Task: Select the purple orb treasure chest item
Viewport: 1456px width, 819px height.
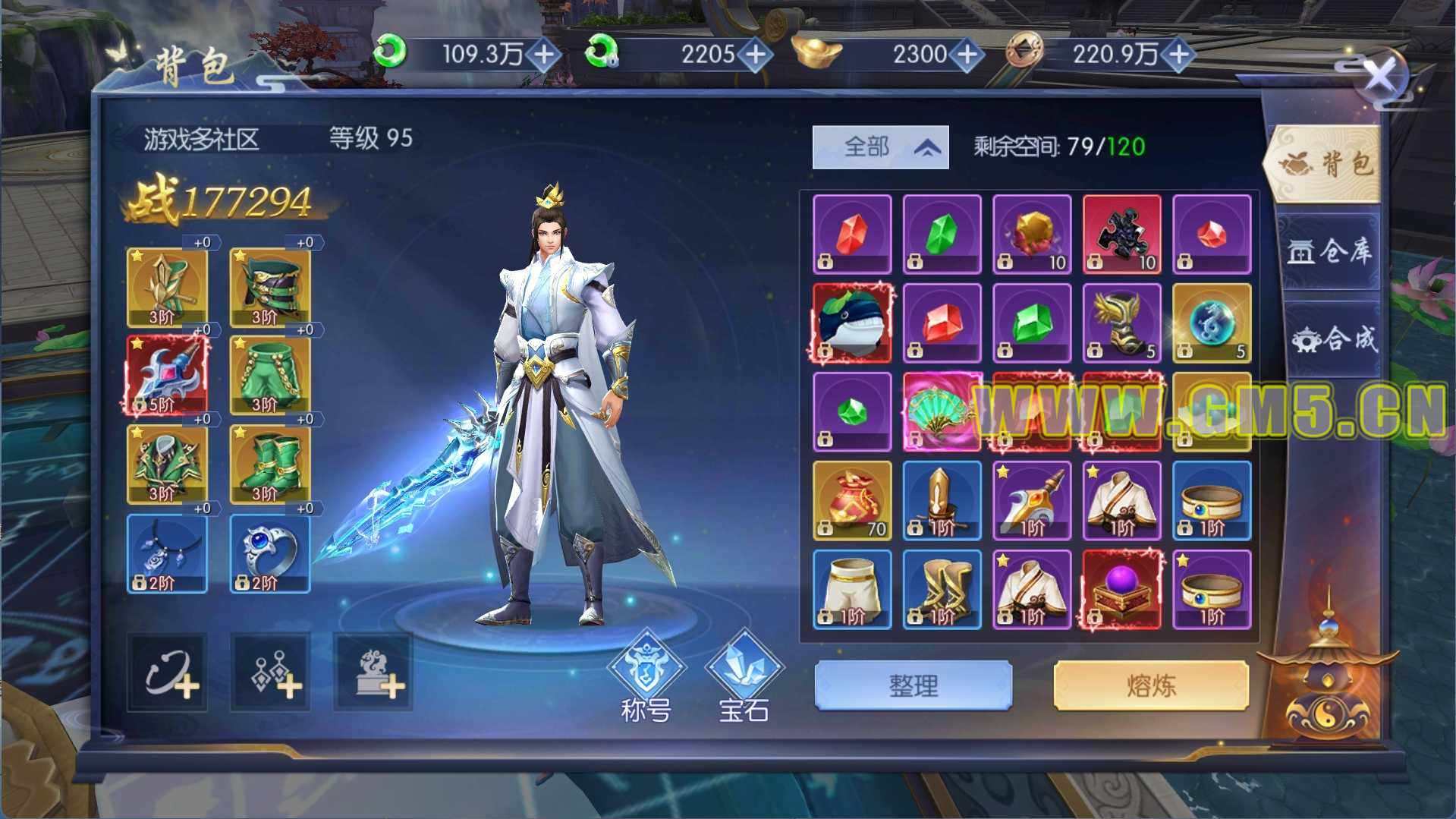Action: tap(1121, 590)
